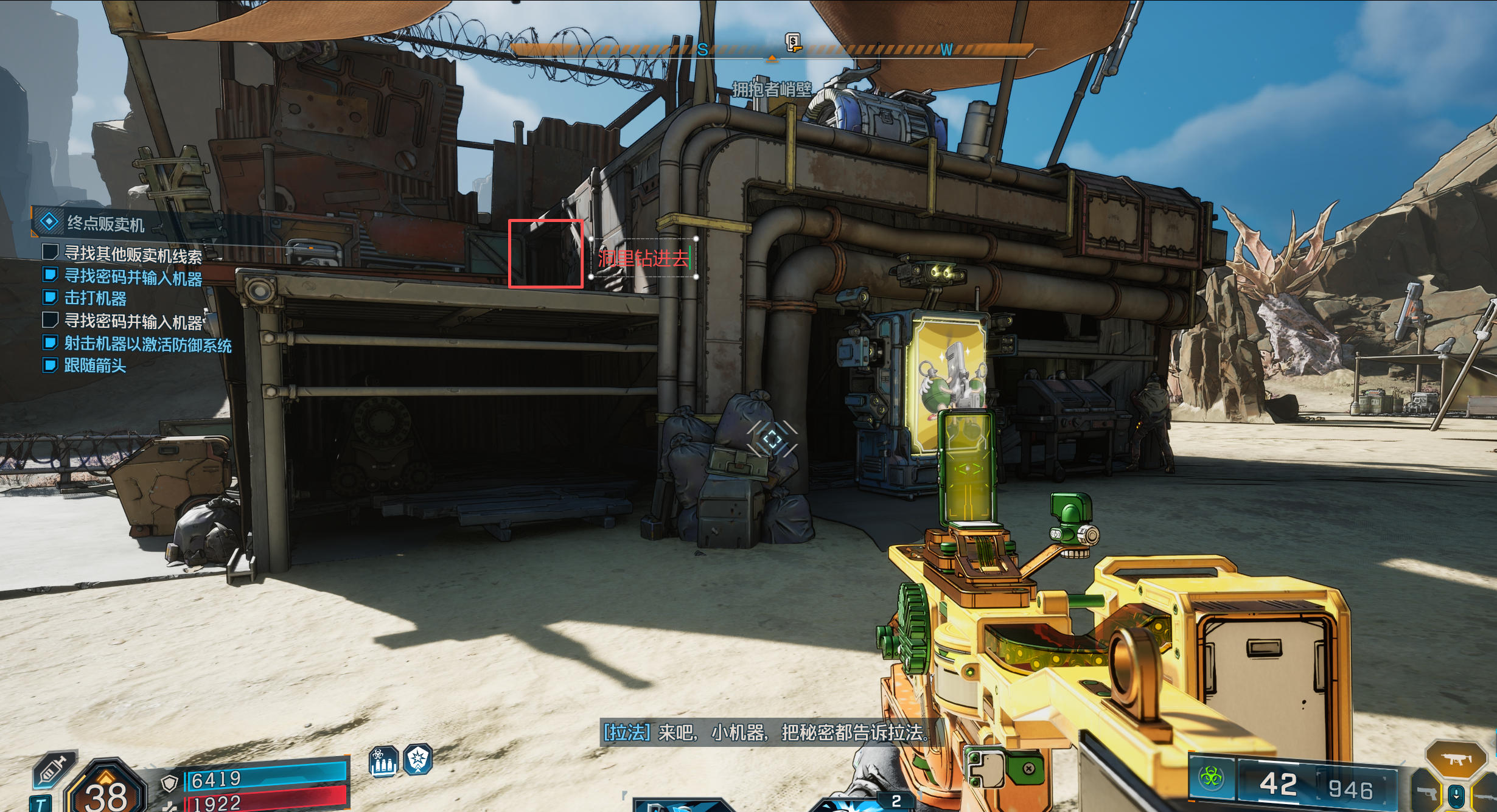1497x812 pixels.
Task: Click the syringe repkit icon
Action: [x=54, y=769]
